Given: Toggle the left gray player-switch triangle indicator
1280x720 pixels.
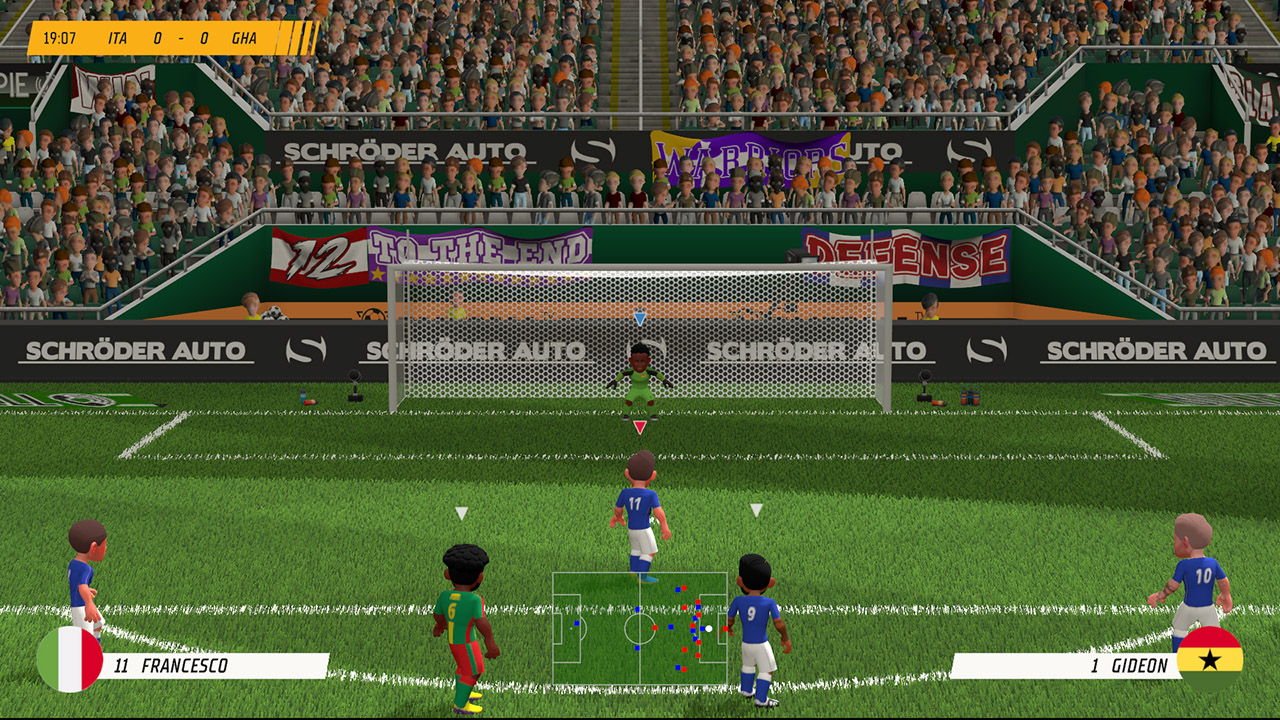Looking at the screenshot, I should tap(460, 515).
